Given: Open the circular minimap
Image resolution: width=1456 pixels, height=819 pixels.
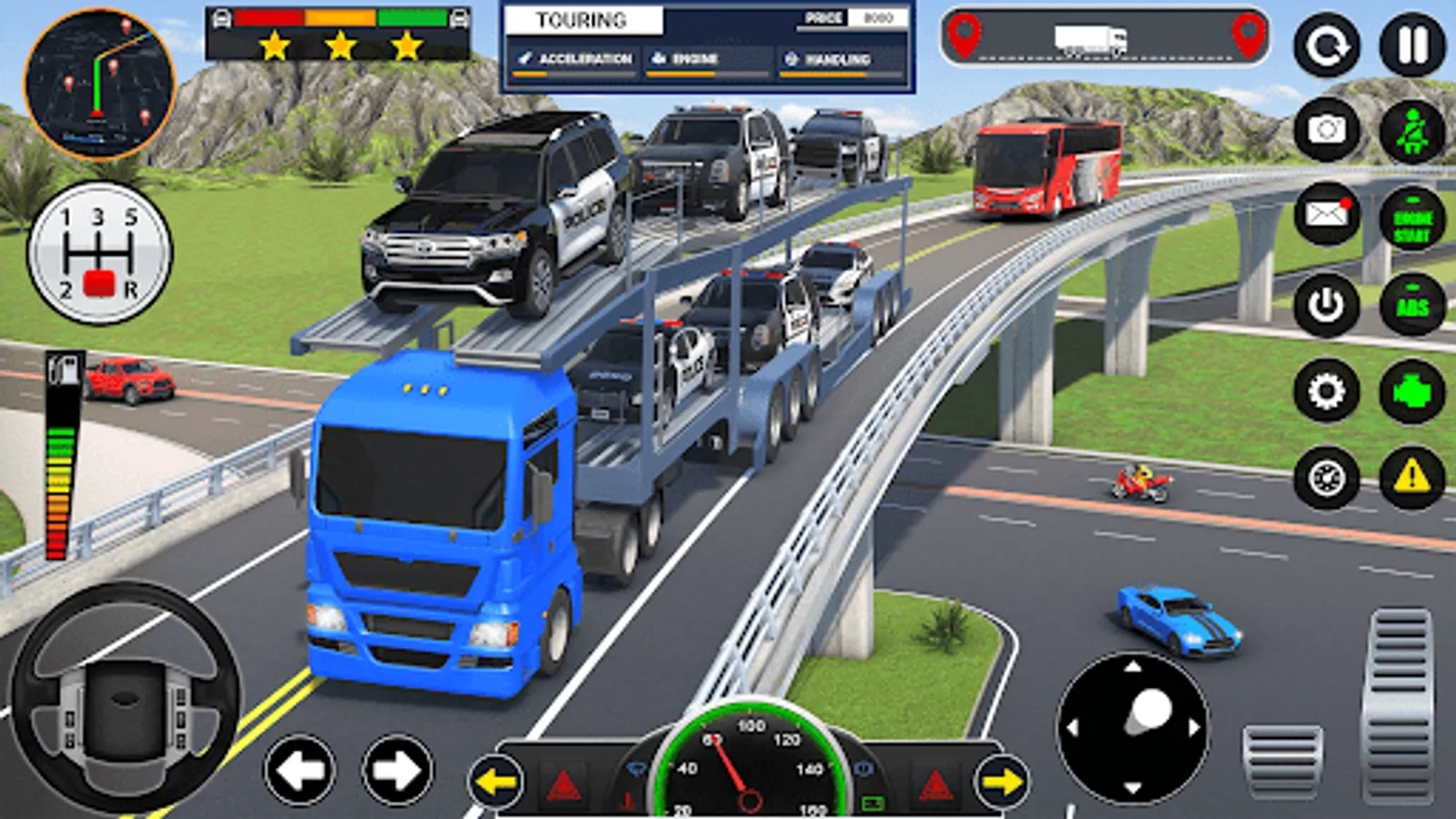Looking at the screenshot, I should (x=99, y=84).
